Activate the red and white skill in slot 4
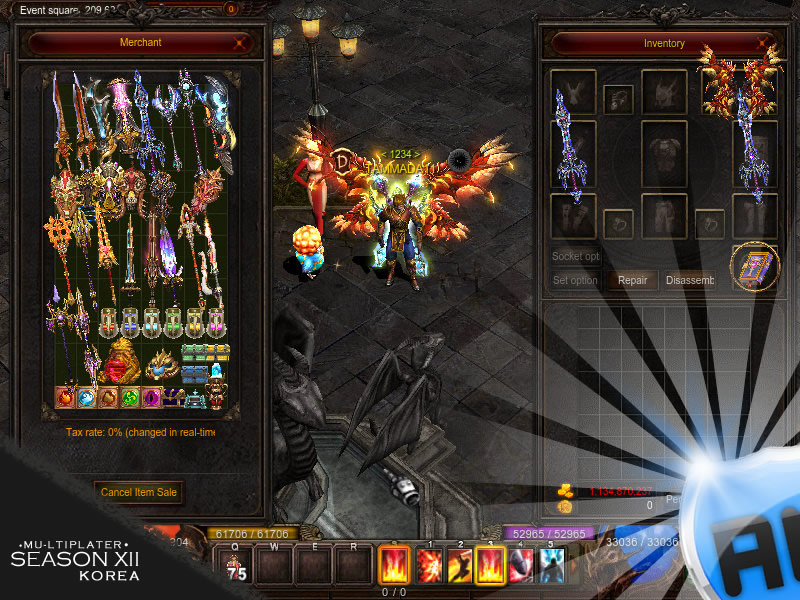800x600 pixels. 521,566
